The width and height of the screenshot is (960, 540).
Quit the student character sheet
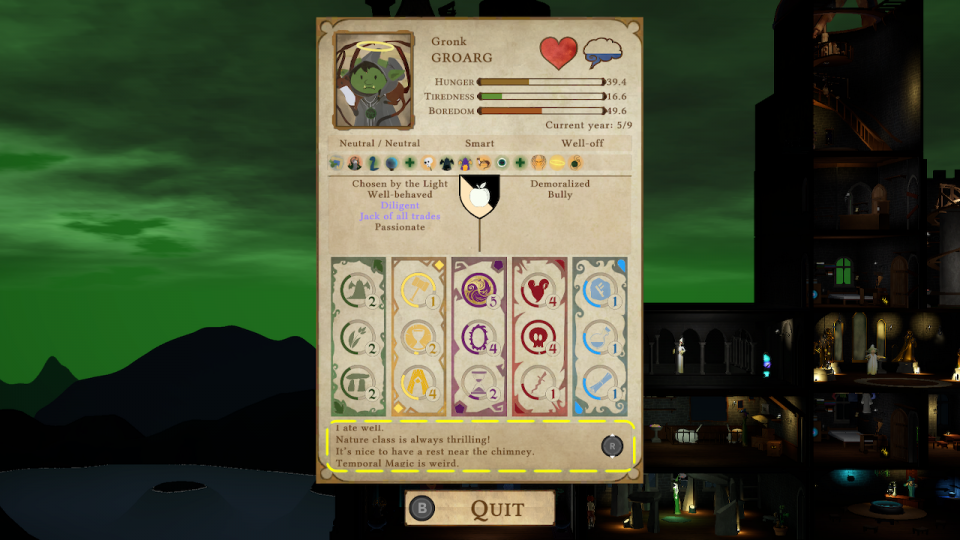[480, 508]
